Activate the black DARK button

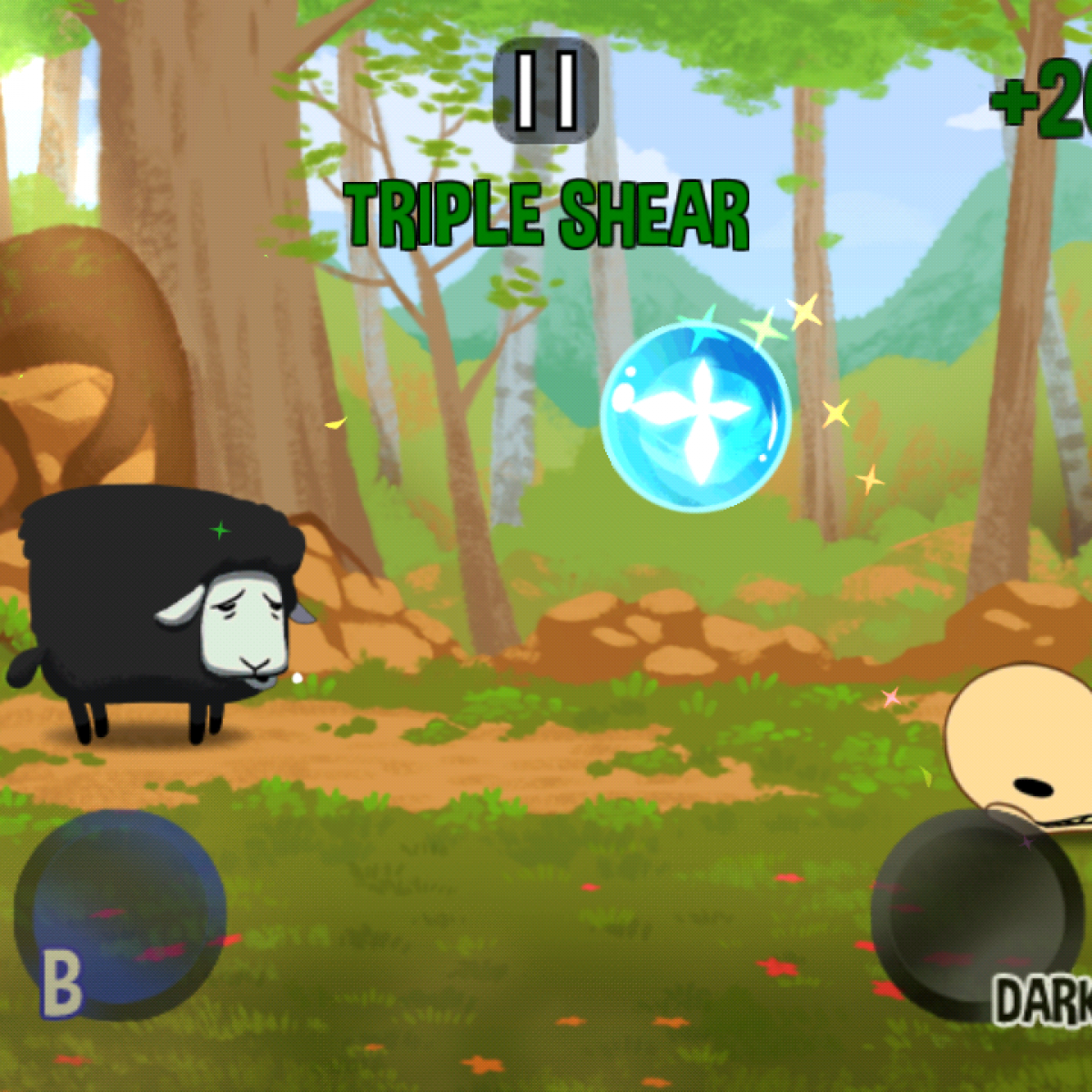tap(971, 915)
